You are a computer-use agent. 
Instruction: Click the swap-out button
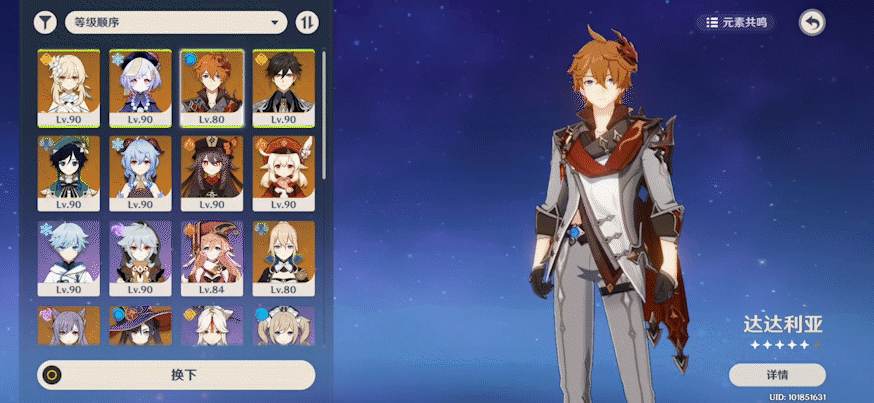(x=176, y=375)
